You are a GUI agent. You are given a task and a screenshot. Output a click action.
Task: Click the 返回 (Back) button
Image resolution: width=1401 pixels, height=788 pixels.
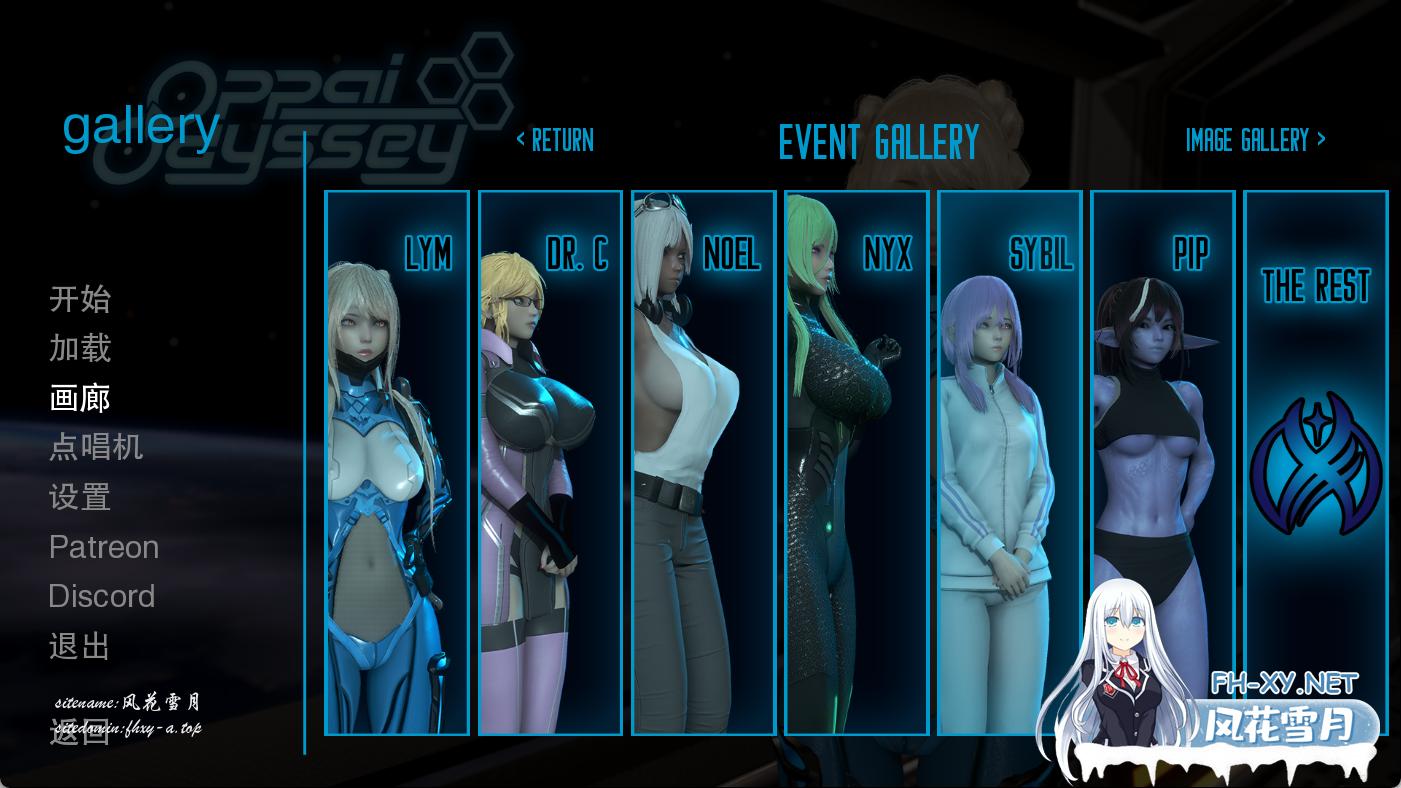pyautogui.click(x=80, y=733)
